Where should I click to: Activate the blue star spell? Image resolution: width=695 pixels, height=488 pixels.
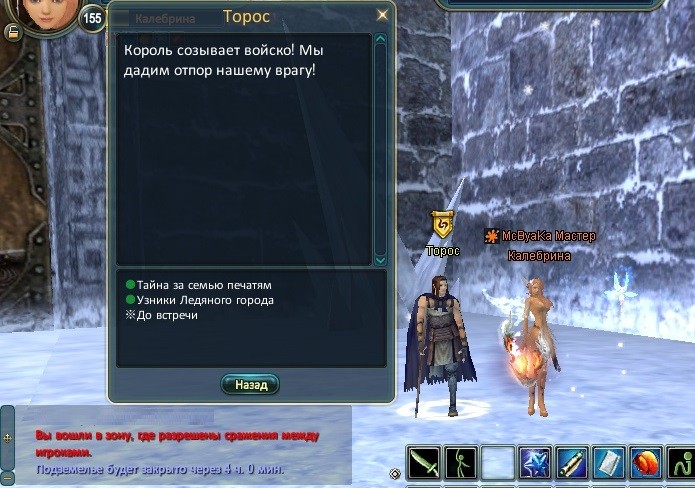pyautogui.click(x=535, y=464)
